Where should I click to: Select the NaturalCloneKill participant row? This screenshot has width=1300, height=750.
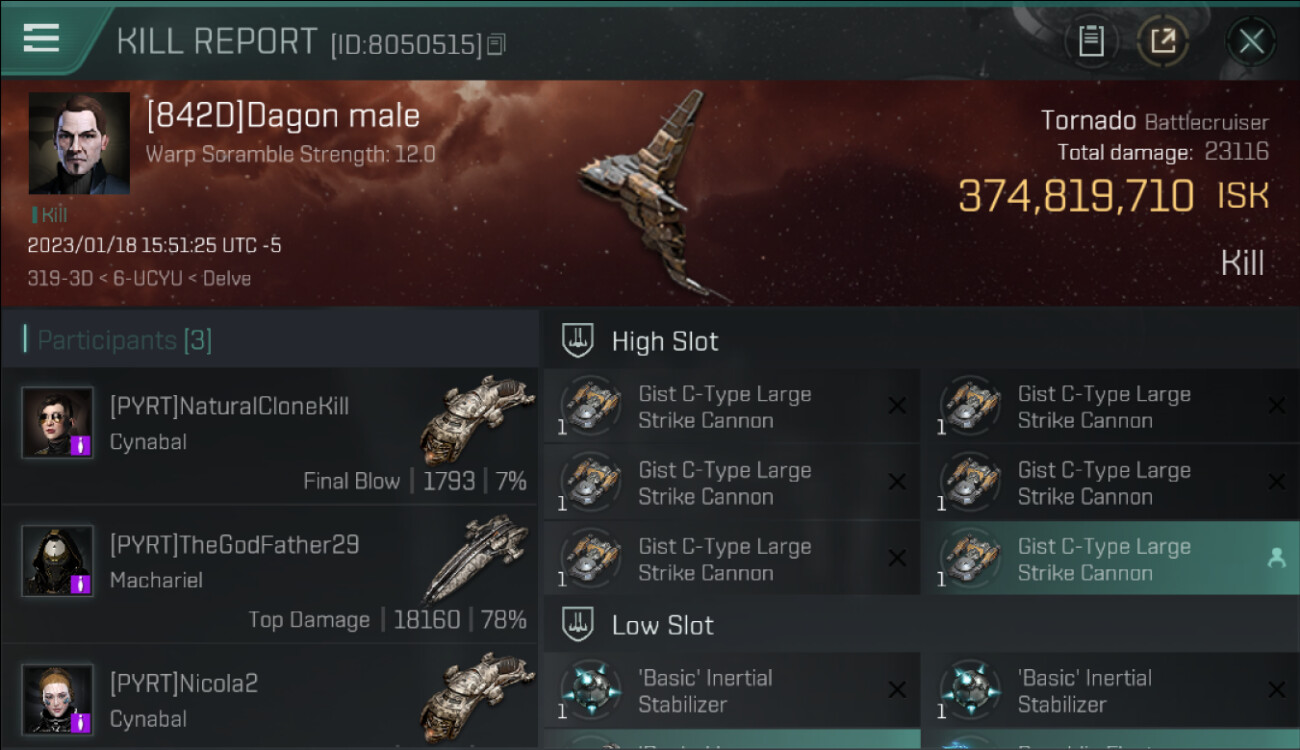coord(270,435)
